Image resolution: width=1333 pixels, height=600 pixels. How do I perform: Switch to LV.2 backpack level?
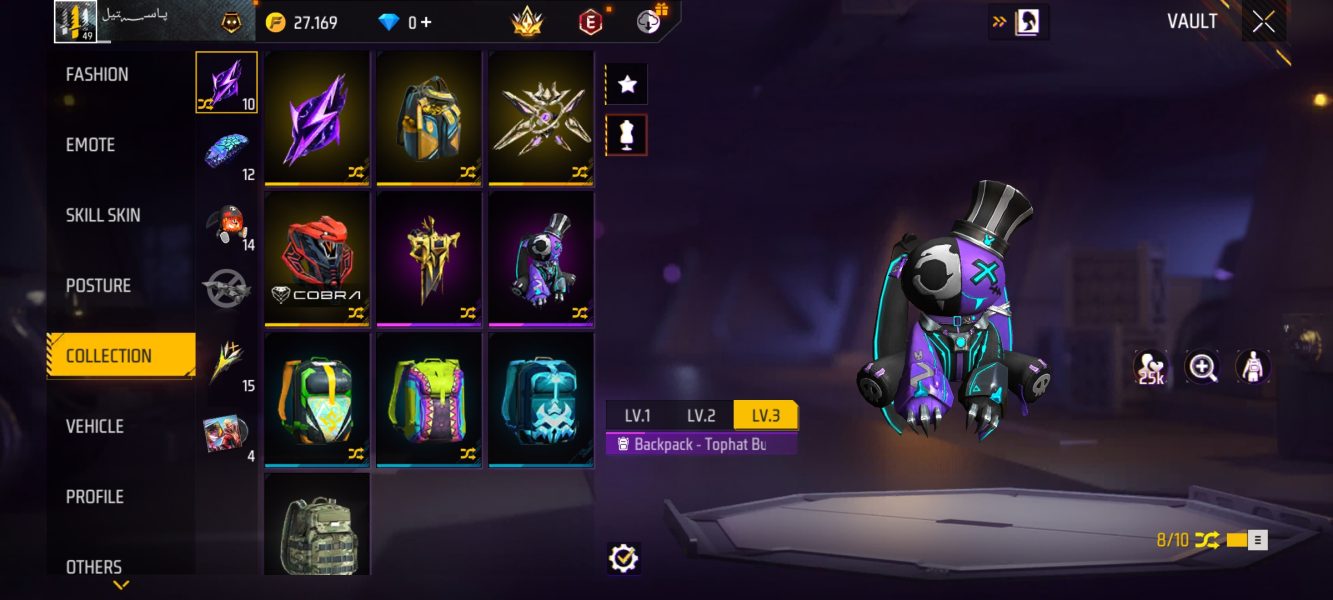701,415
